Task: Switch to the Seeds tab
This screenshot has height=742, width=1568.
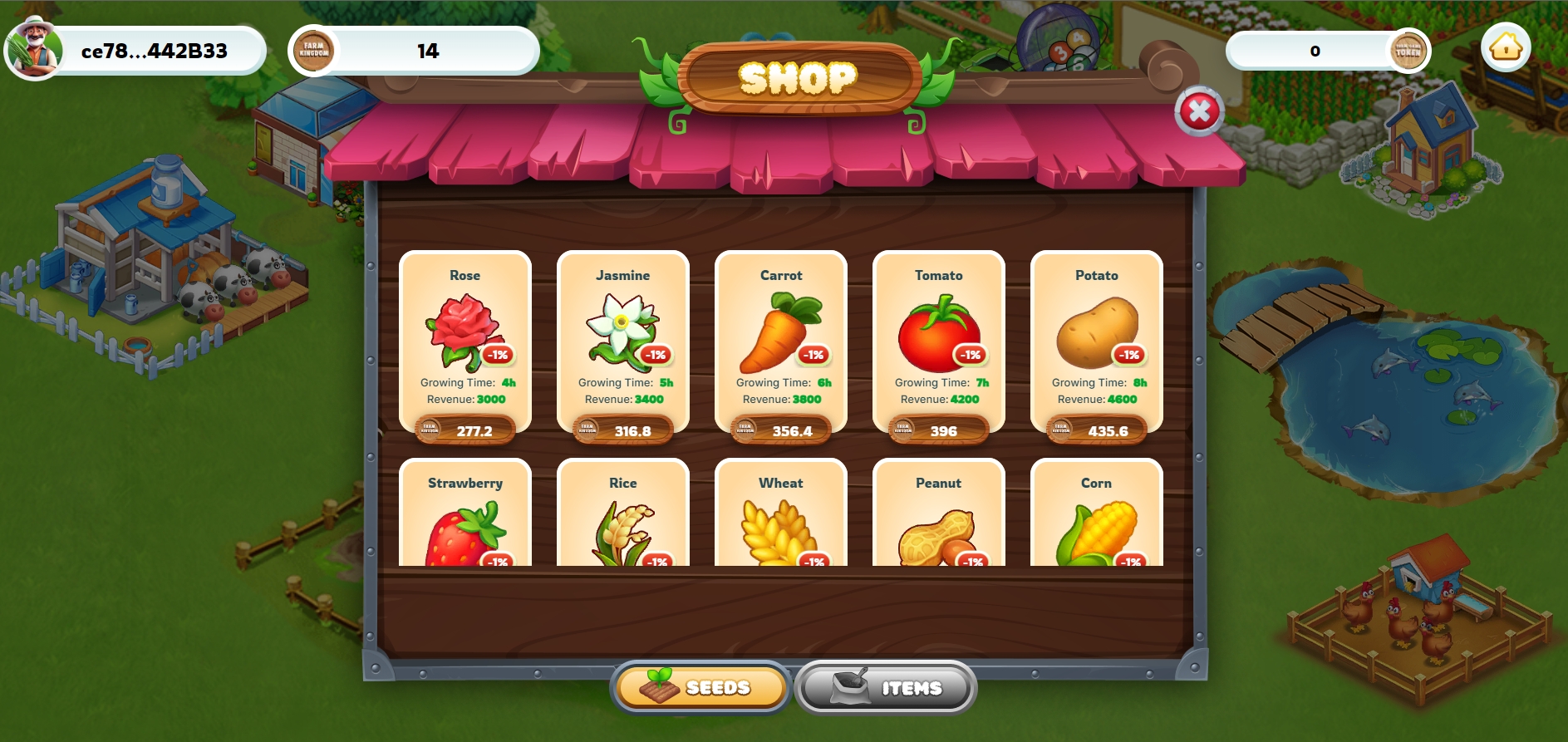Action: (x=700, y=687)
